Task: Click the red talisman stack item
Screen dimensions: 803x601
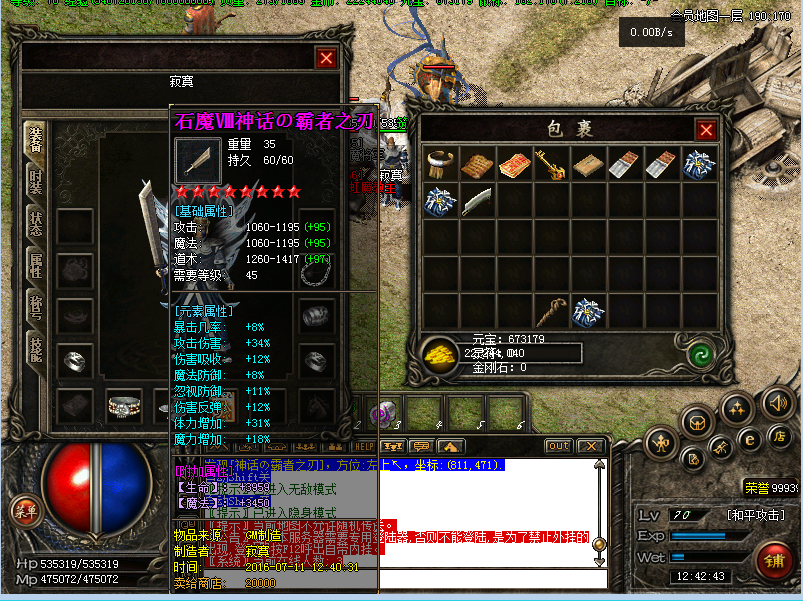Action: click(x=513, y=164)
